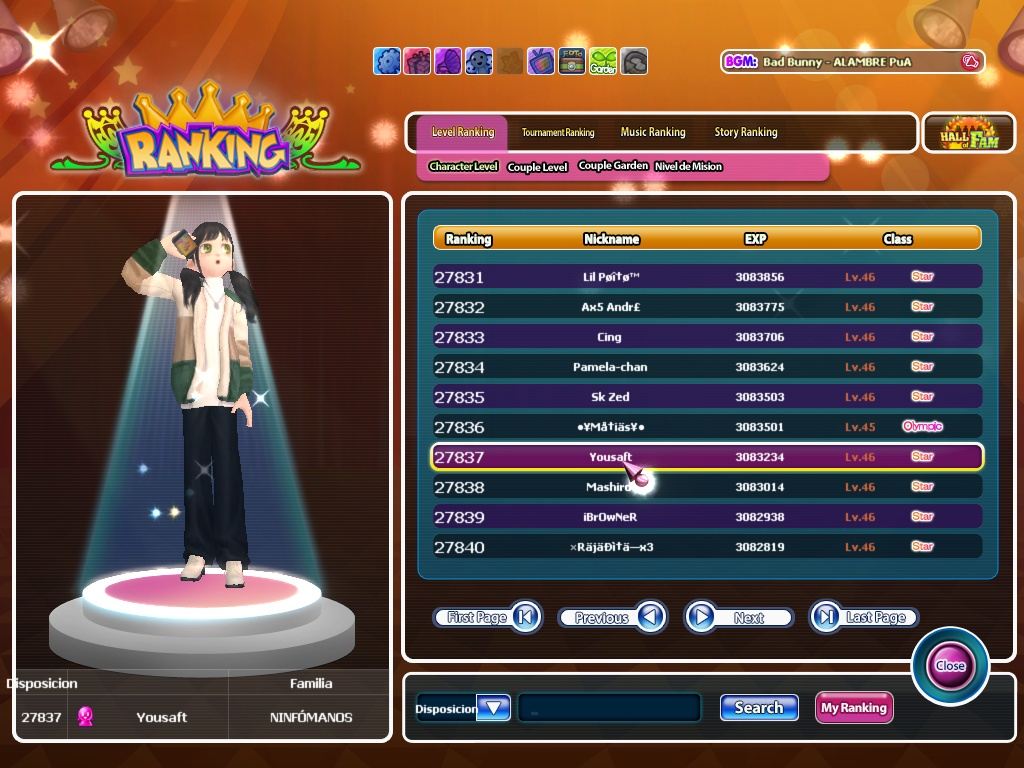
Task: Show the Story Ranking tab
Action: tap(745, 132)
